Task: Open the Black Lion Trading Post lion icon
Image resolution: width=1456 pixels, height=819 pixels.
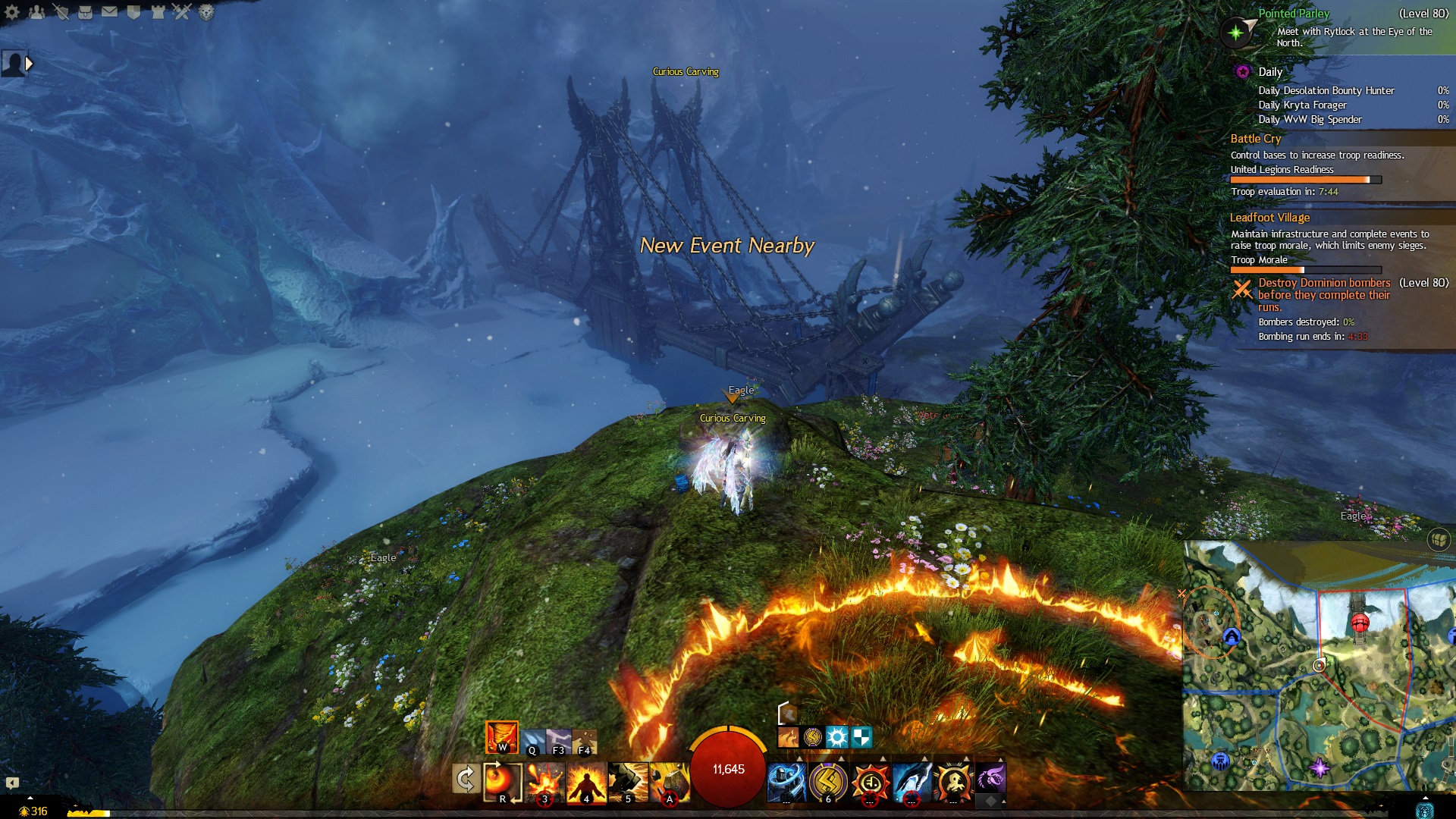Action: (x=206, y=11)
